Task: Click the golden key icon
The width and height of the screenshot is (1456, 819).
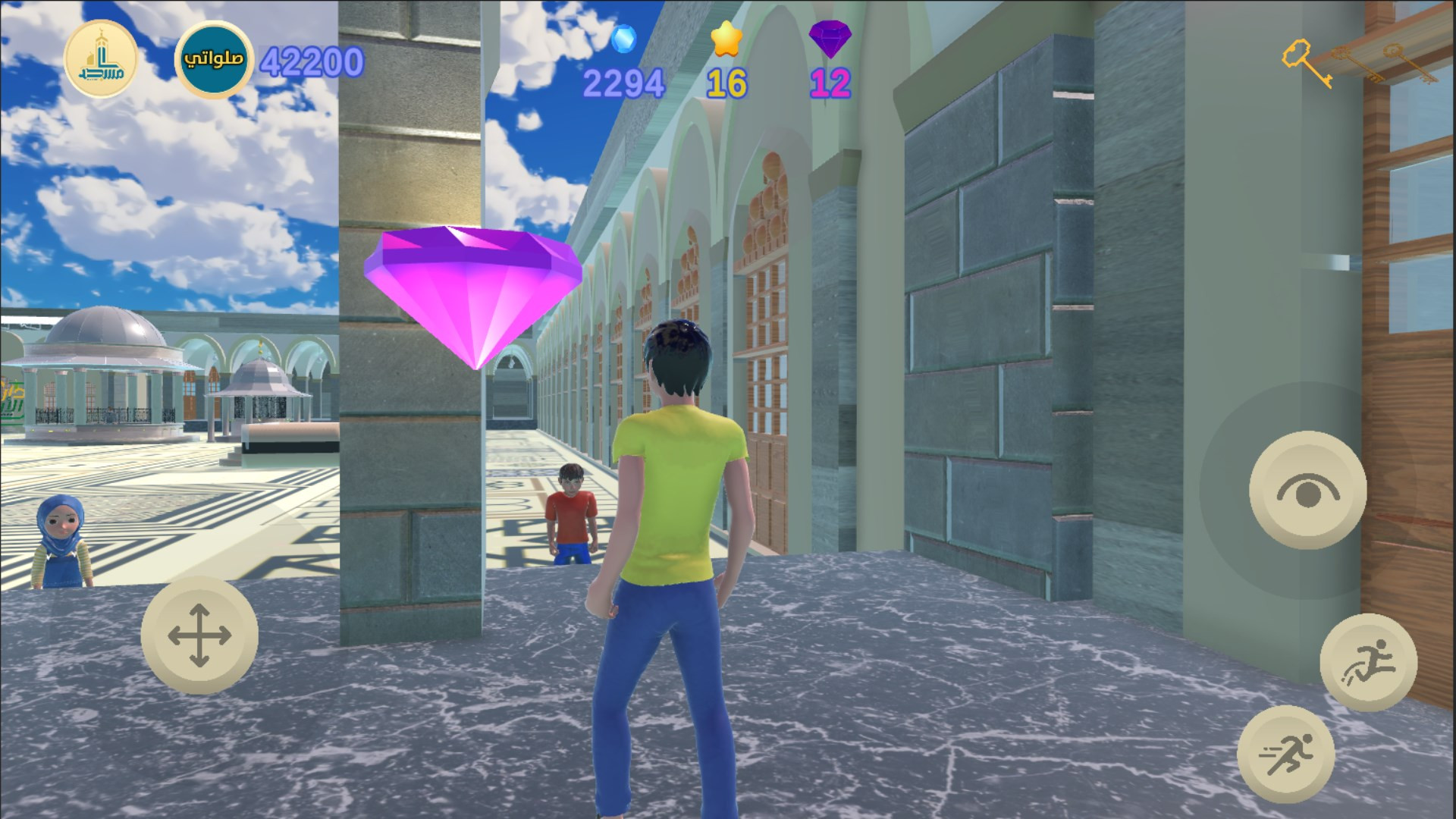Action: (1306, 62)
